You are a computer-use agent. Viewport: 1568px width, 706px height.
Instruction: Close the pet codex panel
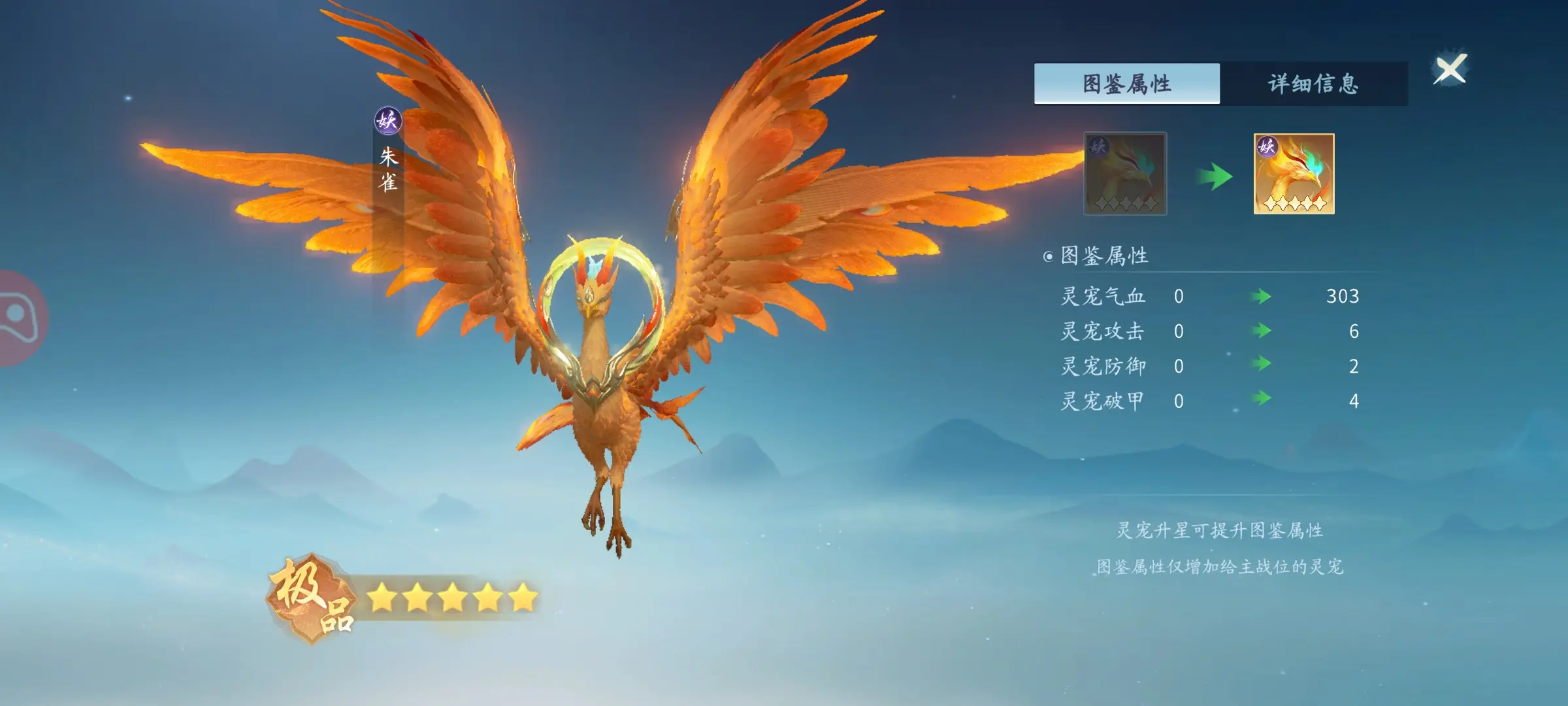point(1450,69)
